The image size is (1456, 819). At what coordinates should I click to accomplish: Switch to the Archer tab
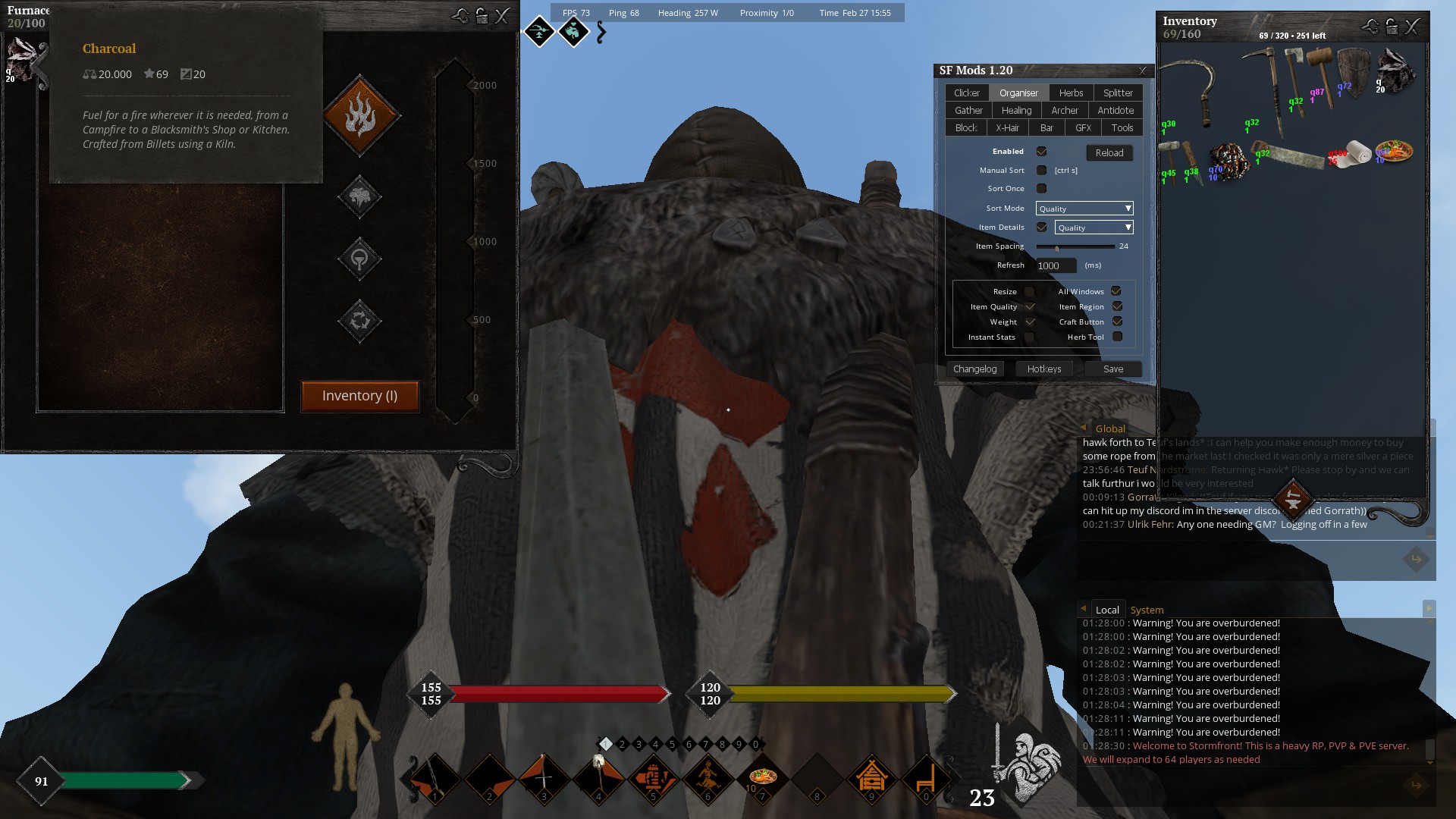(x=1065, y=110)
